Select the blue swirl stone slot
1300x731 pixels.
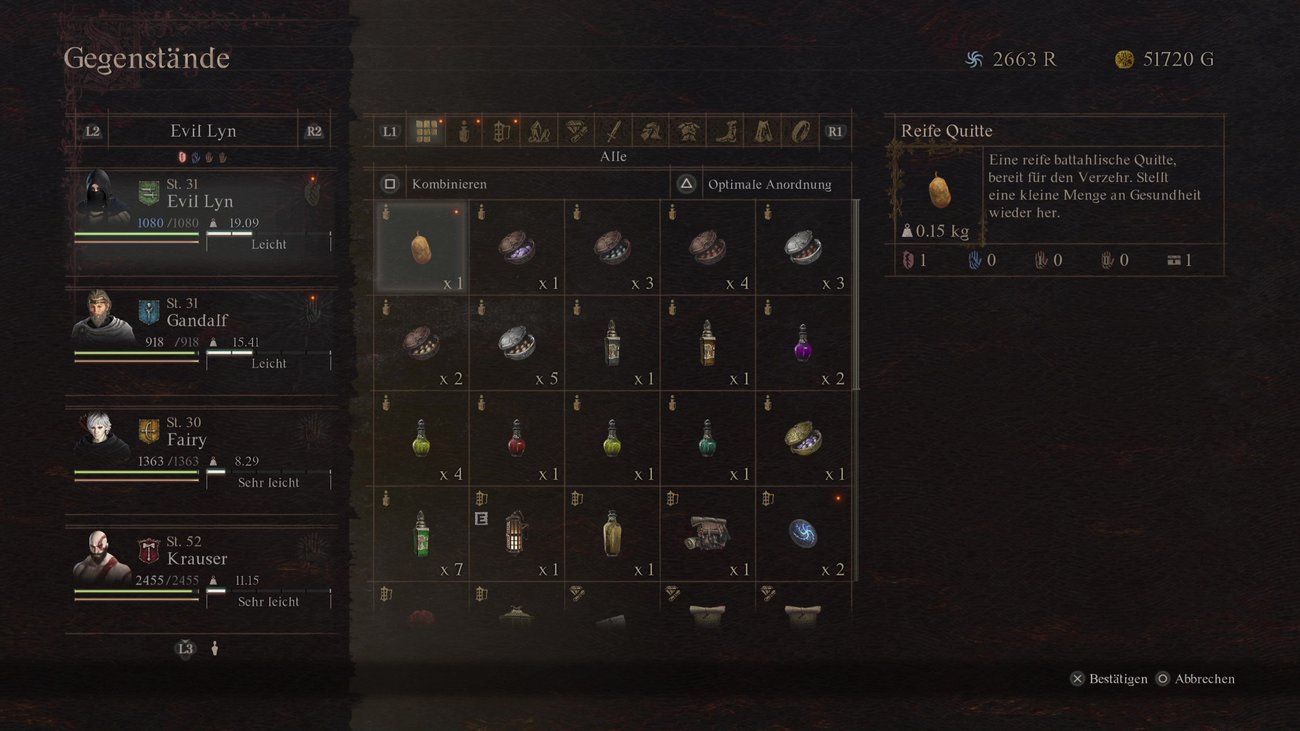tap(802, 533)
